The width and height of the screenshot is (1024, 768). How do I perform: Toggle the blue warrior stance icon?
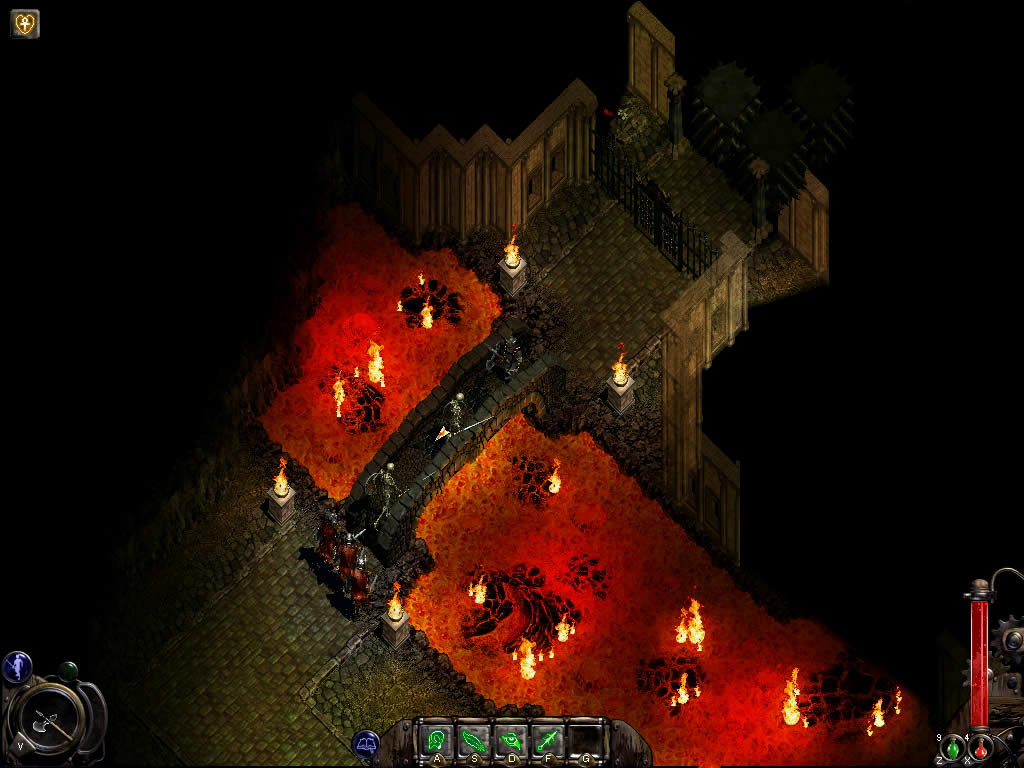click(17, 666)
